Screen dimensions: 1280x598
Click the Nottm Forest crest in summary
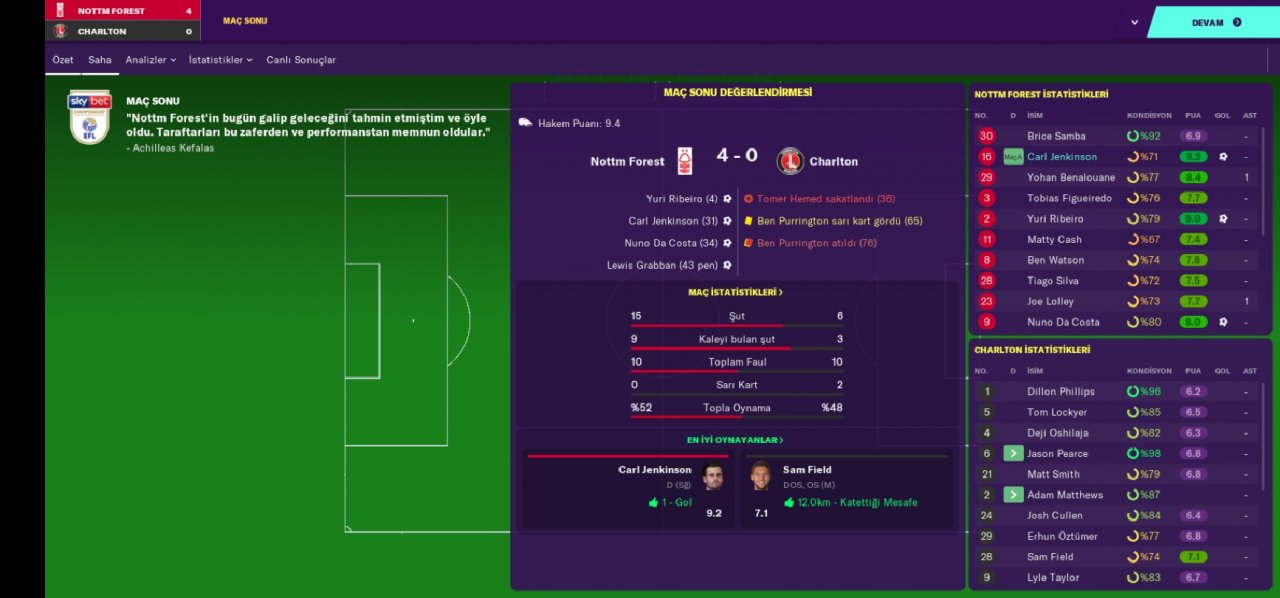685,161
